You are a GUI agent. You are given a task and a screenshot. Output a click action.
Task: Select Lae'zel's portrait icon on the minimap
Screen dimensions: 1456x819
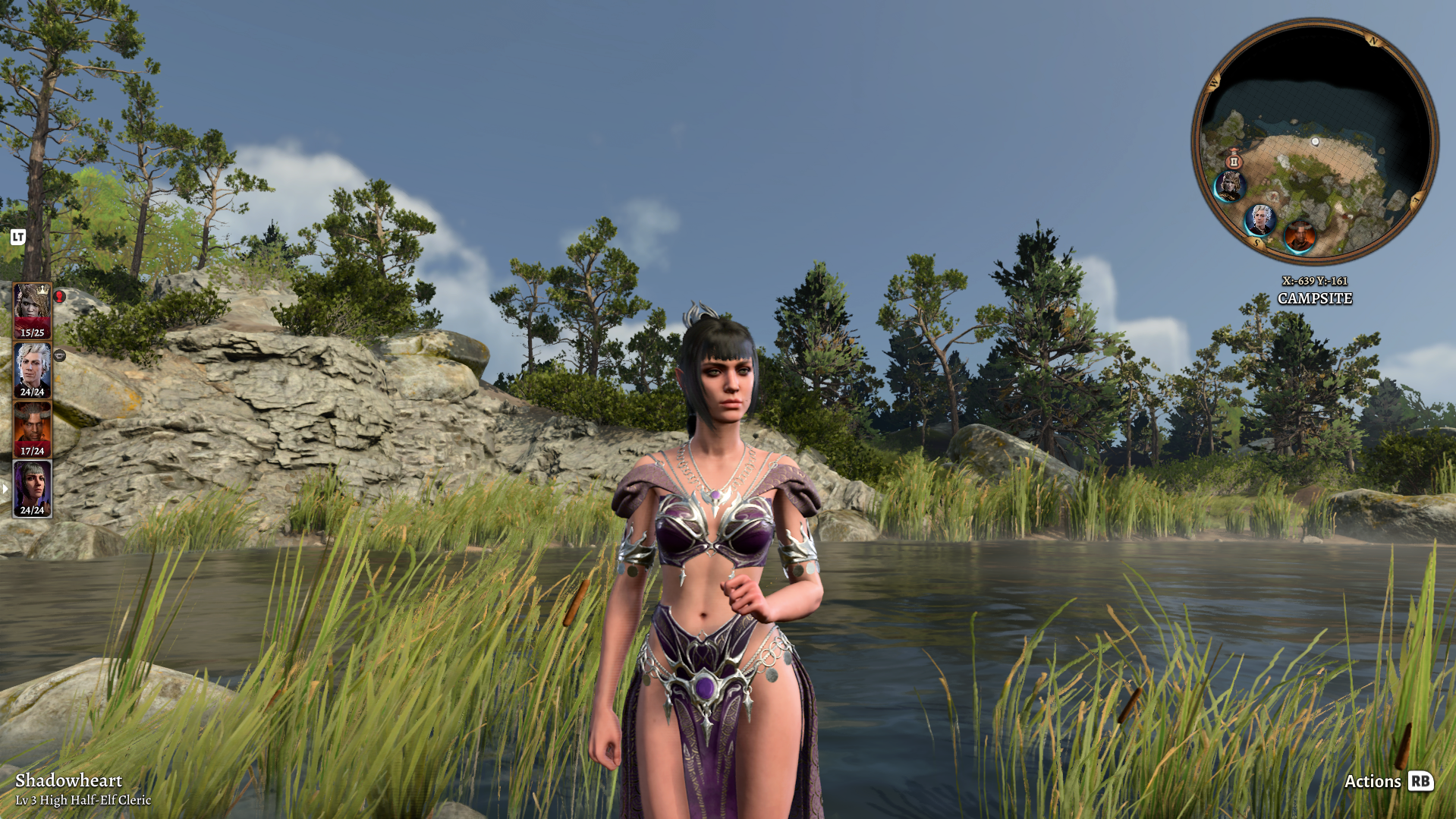pyautogui.click(x=1230, y=187)
